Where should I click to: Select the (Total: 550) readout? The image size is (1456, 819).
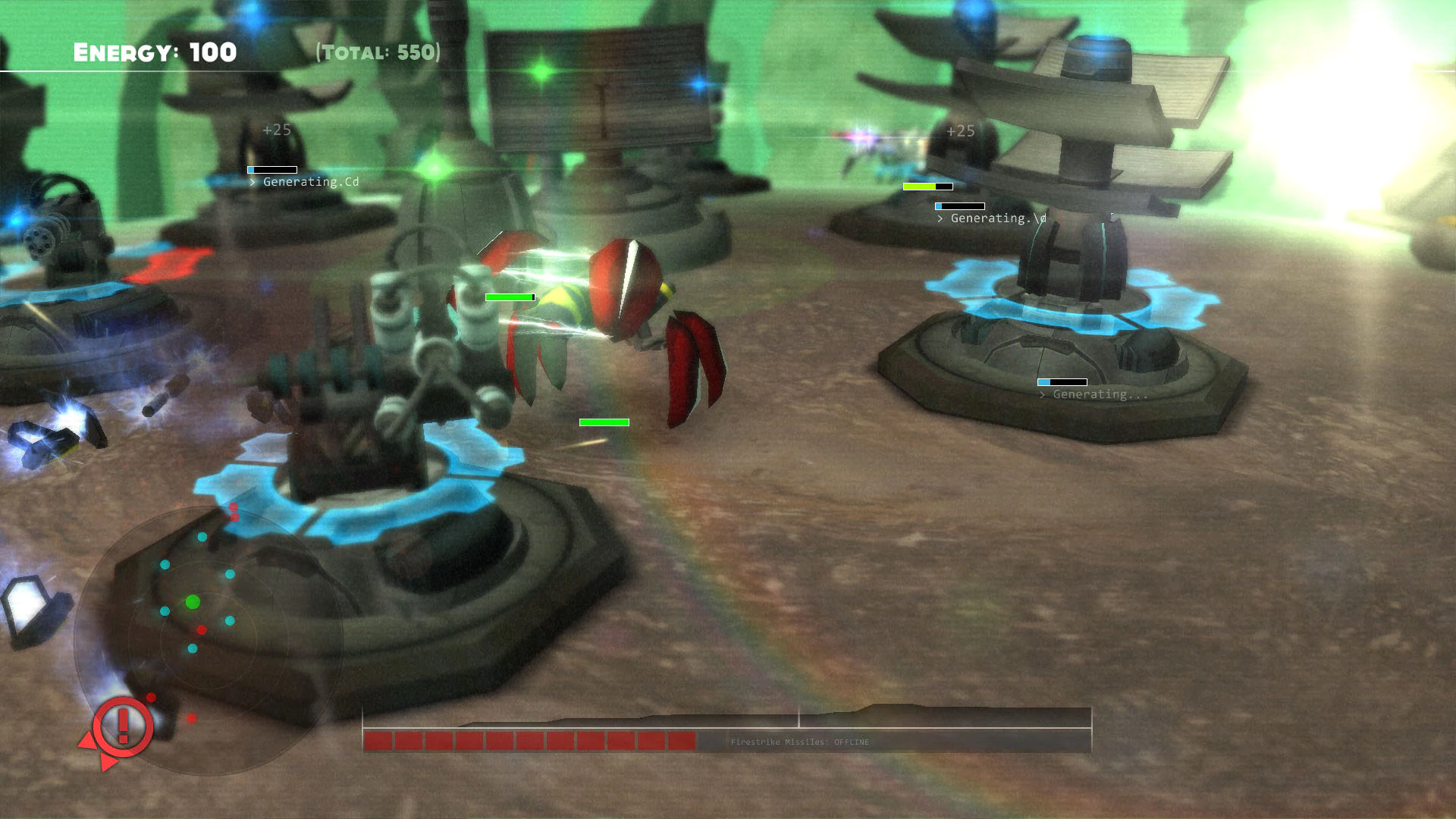[377, 52]
